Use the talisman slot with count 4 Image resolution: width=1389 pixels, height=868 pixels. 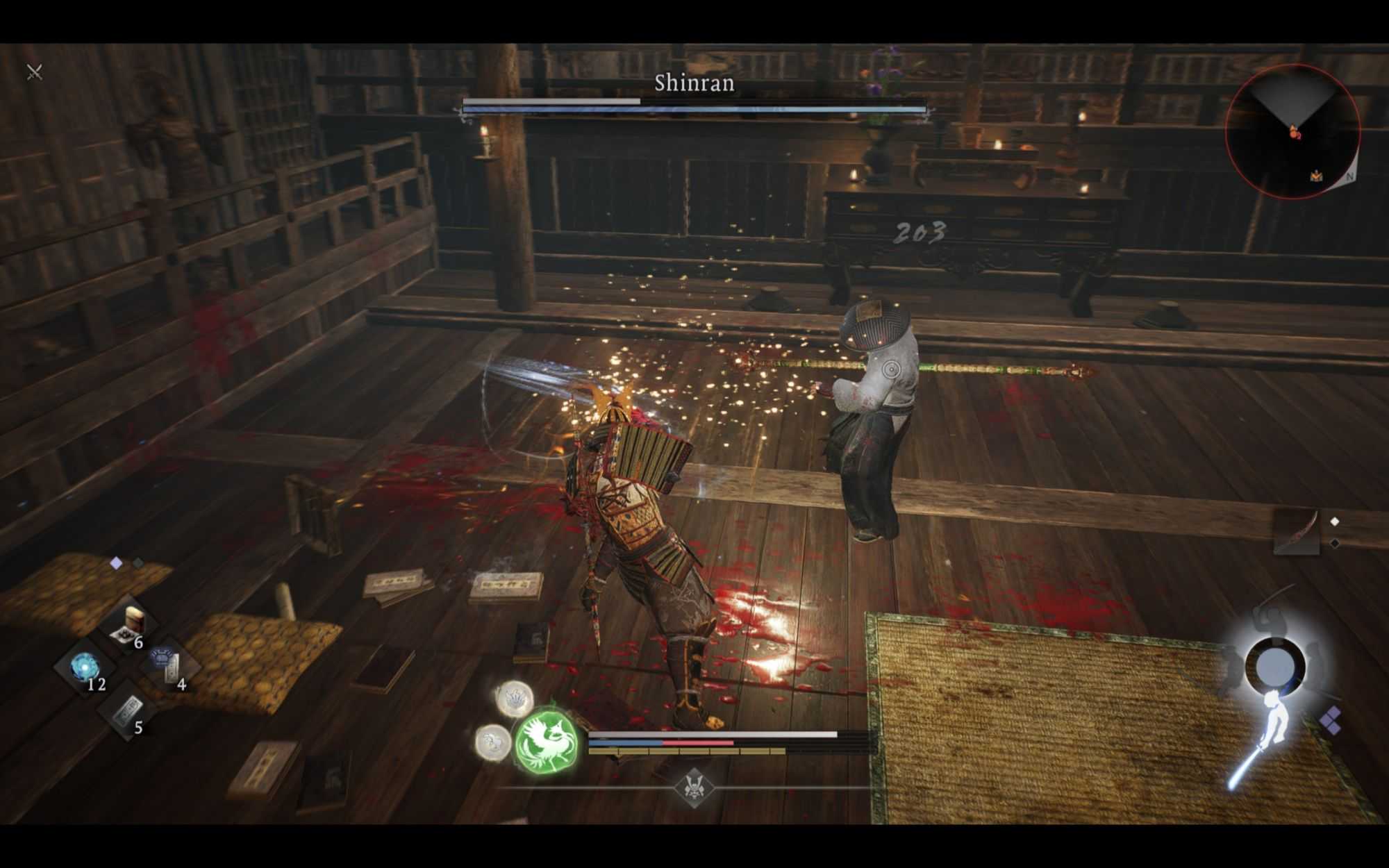pos(169,666)
